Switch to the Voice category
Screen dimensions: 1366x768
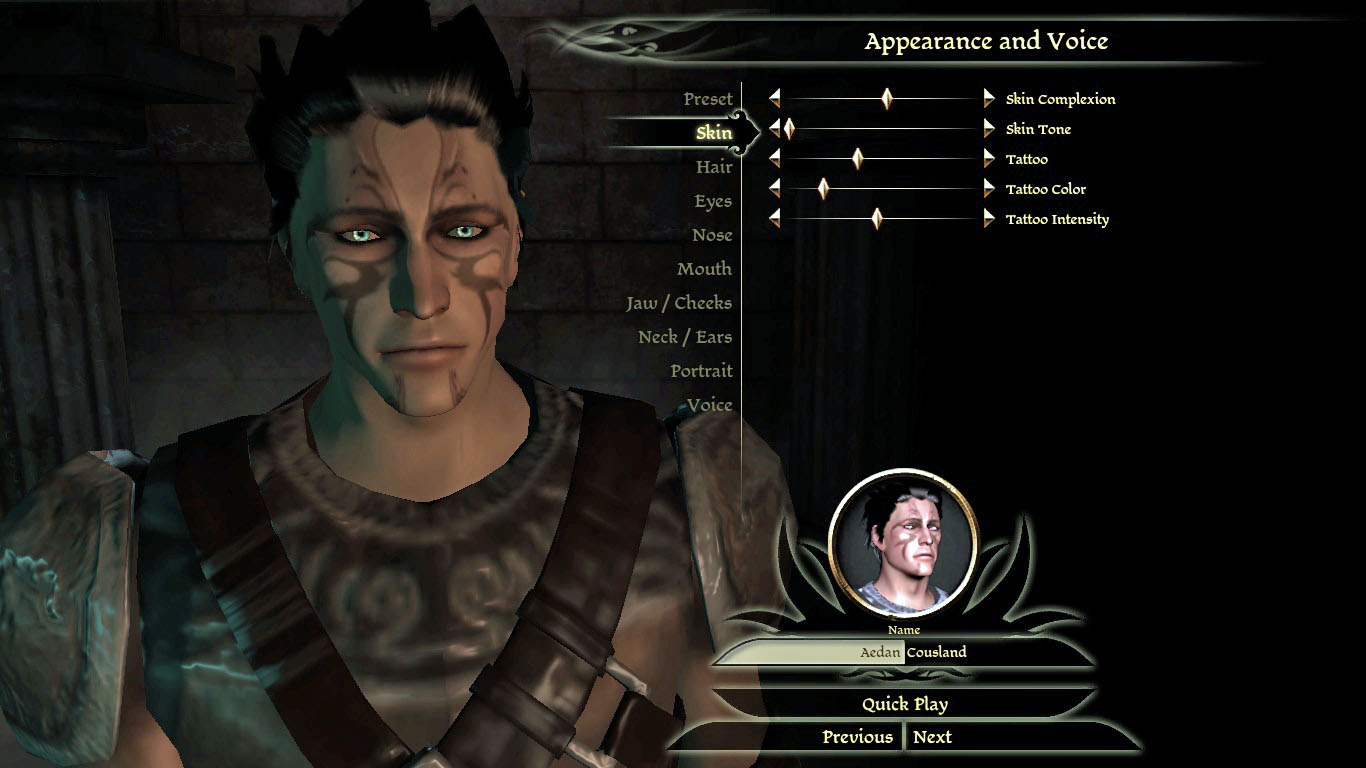pos(709,405)
